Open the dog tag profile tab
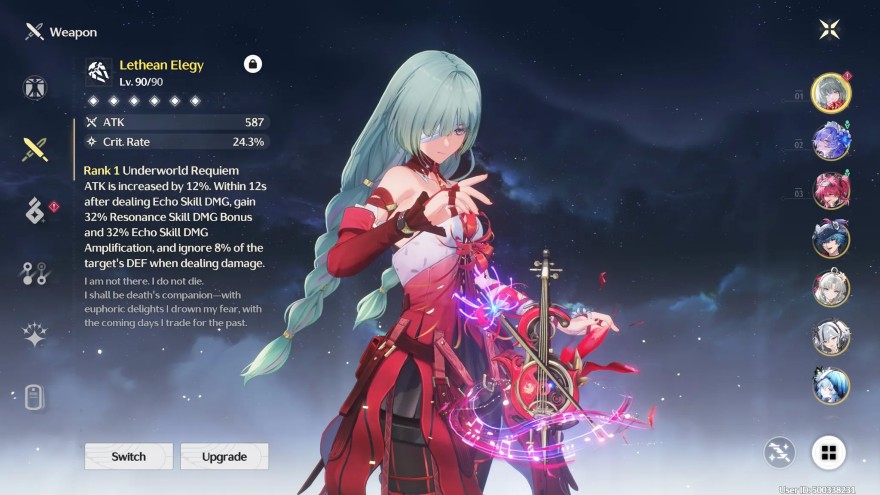Viewport: 880px width, 495px height. (36, 397)
